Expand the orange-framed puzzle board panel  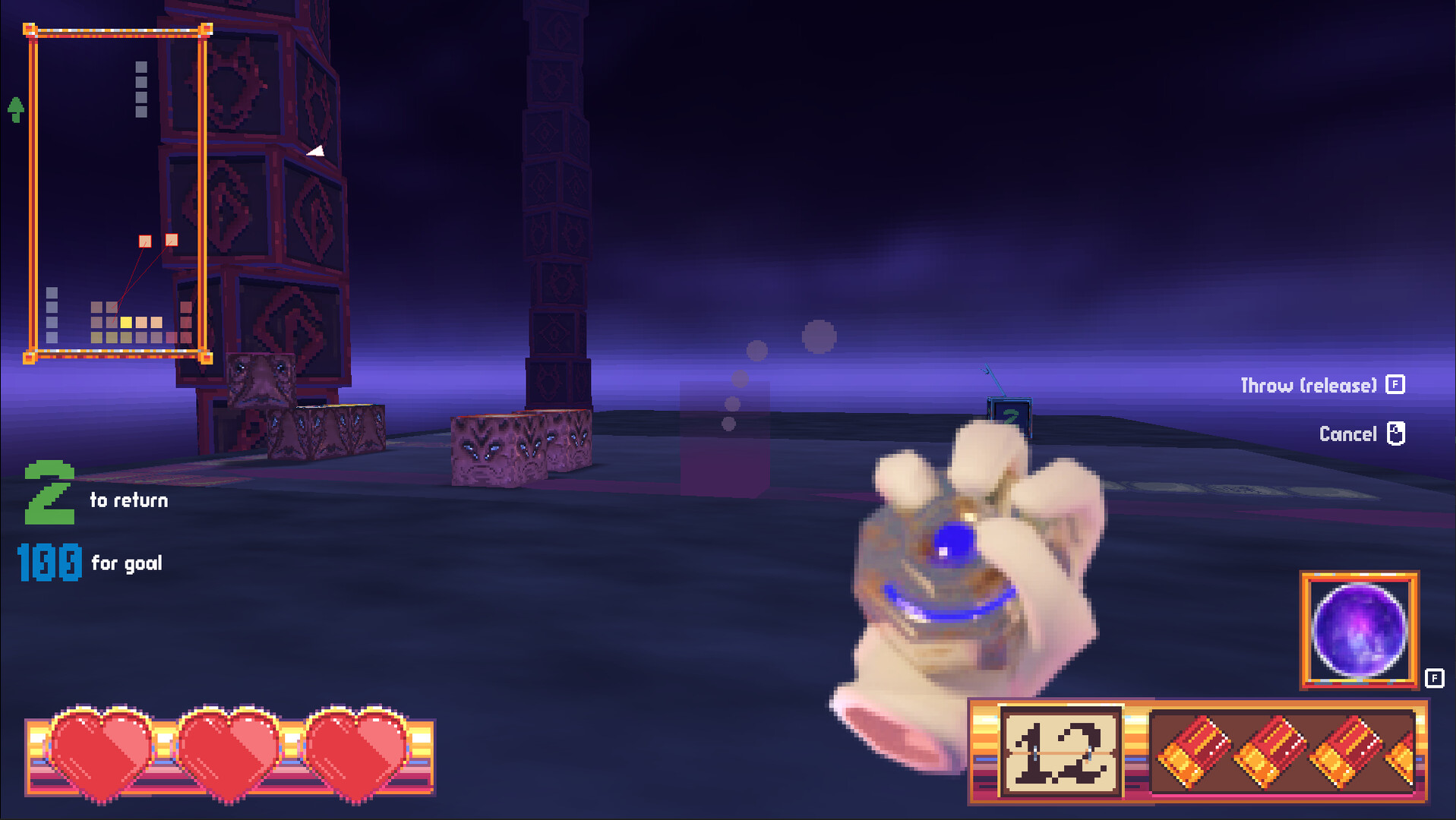pos(118,194)
